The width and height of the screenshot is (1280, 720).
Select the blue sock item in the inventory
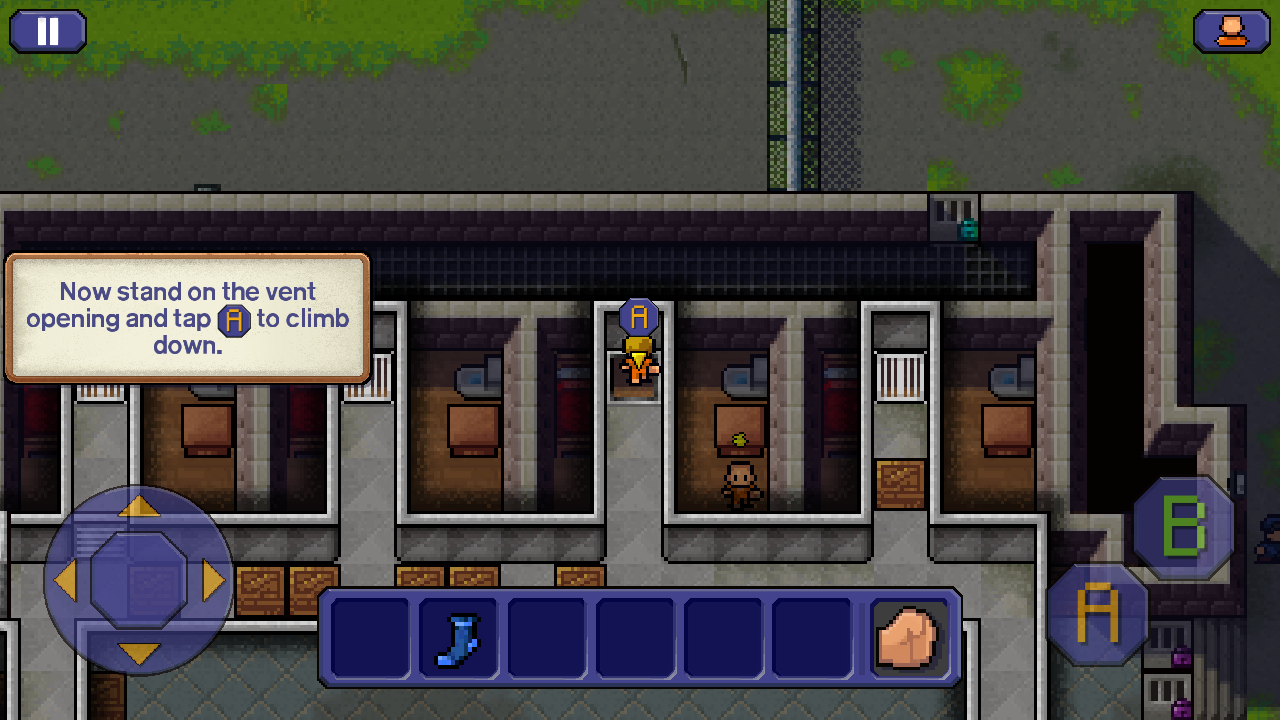pyautogui.click(x=456, y=637)
